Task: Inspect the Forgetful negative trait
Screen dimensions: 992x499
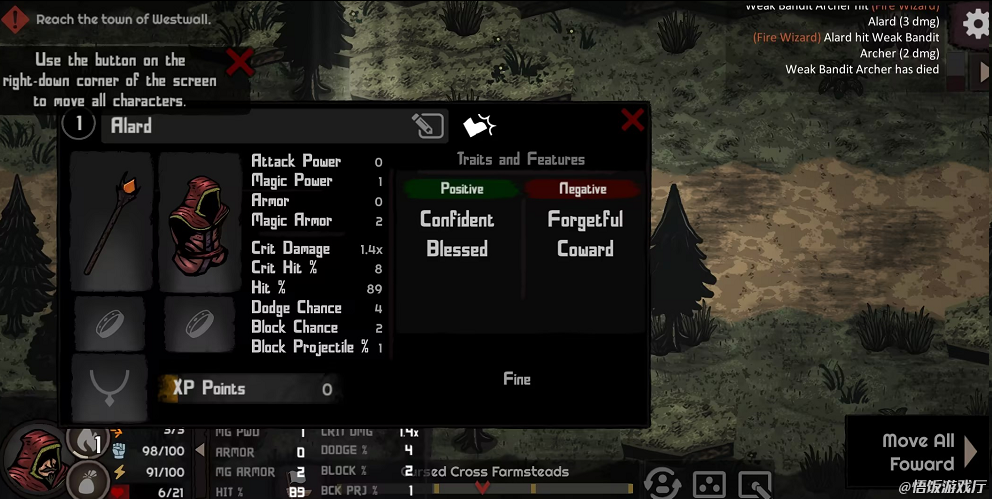Action: pyautogui.click(x=585, y=220)
